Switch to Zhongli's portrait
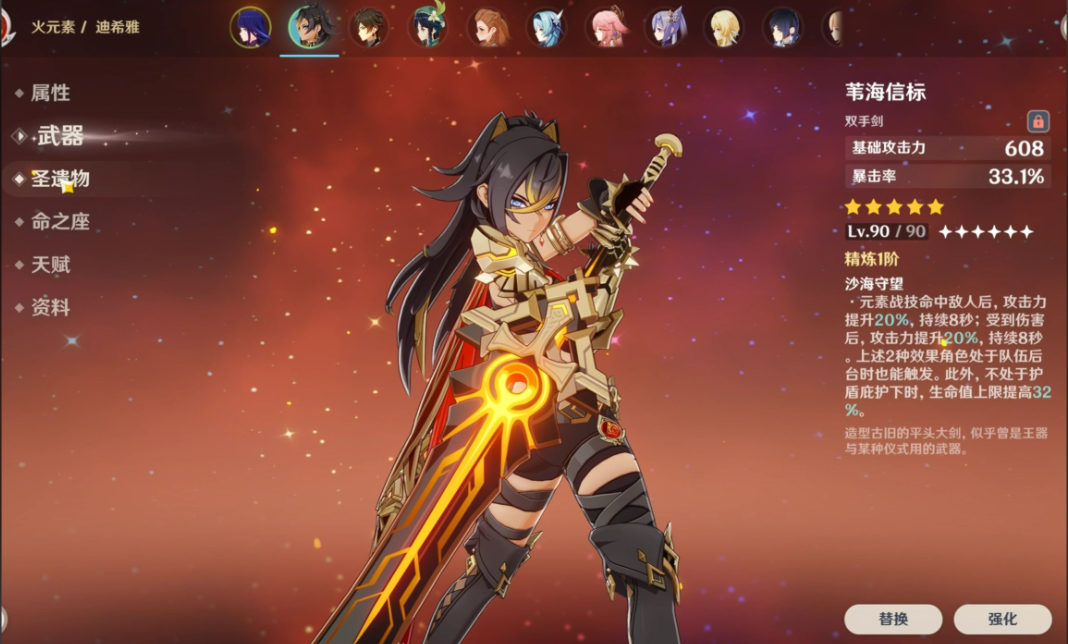1068x644 pixels. point(368,27)
